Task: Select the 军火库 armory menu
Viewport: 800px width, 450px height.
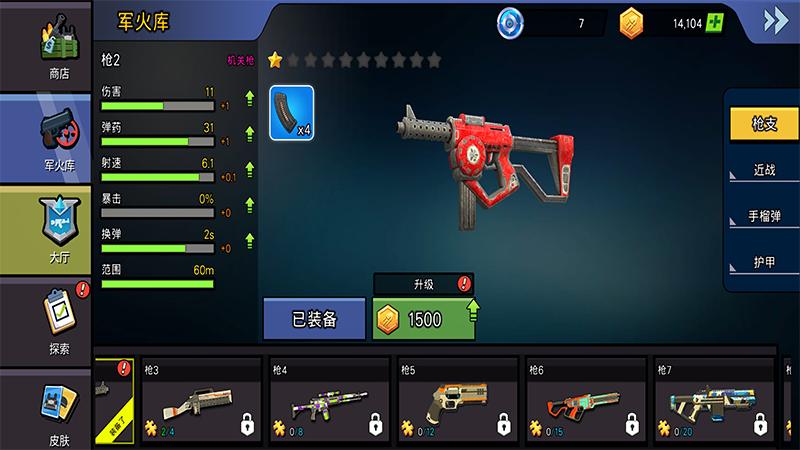Action: point(58,139)
